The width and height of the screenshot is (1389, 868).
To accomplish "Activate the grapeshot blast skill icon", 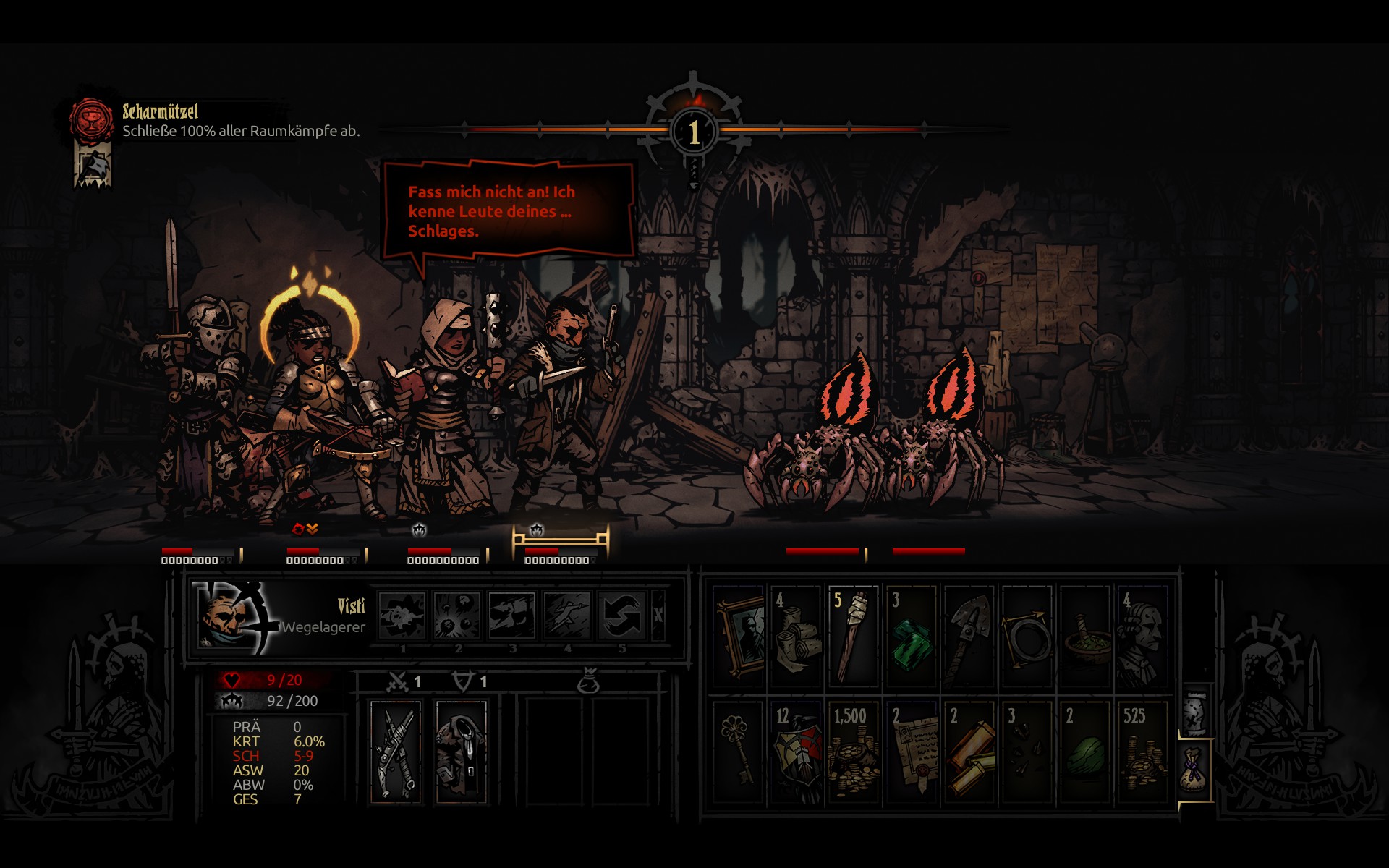I will click(457, 616).
